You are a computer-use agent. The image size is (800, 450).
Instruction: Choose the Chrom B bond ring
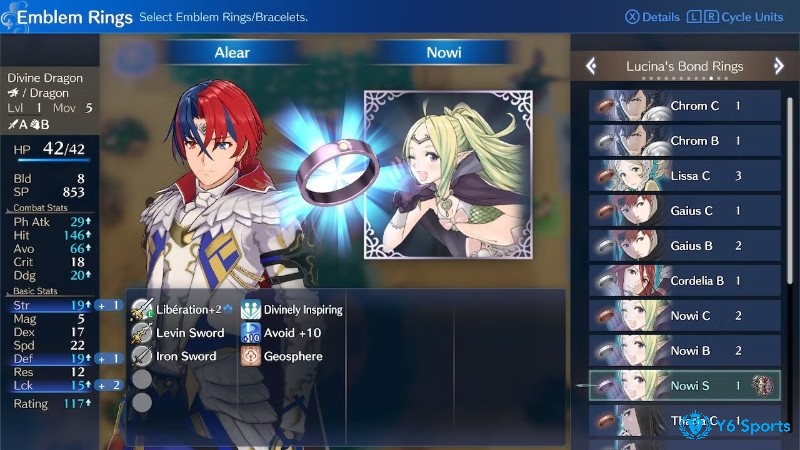(684, 141)
